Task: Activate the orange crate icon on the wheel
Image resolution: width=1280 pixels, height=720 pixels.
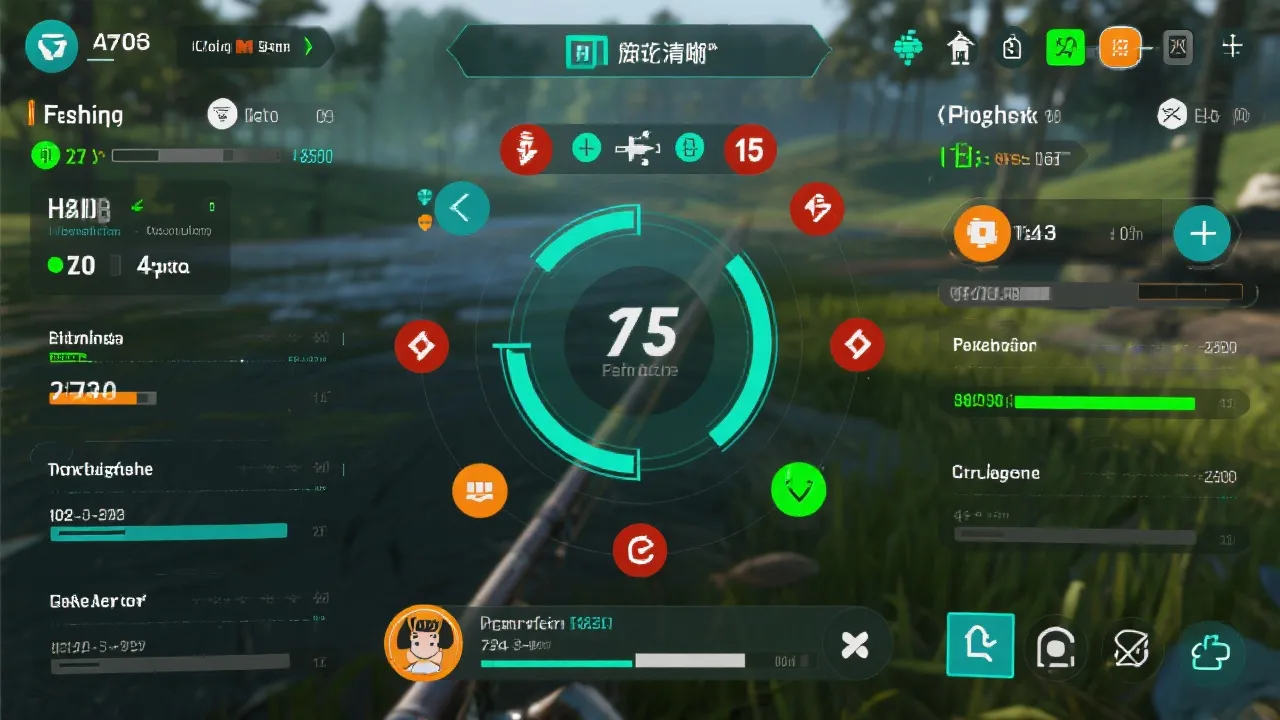Action: pyautogui.click(x=480, y=491)
